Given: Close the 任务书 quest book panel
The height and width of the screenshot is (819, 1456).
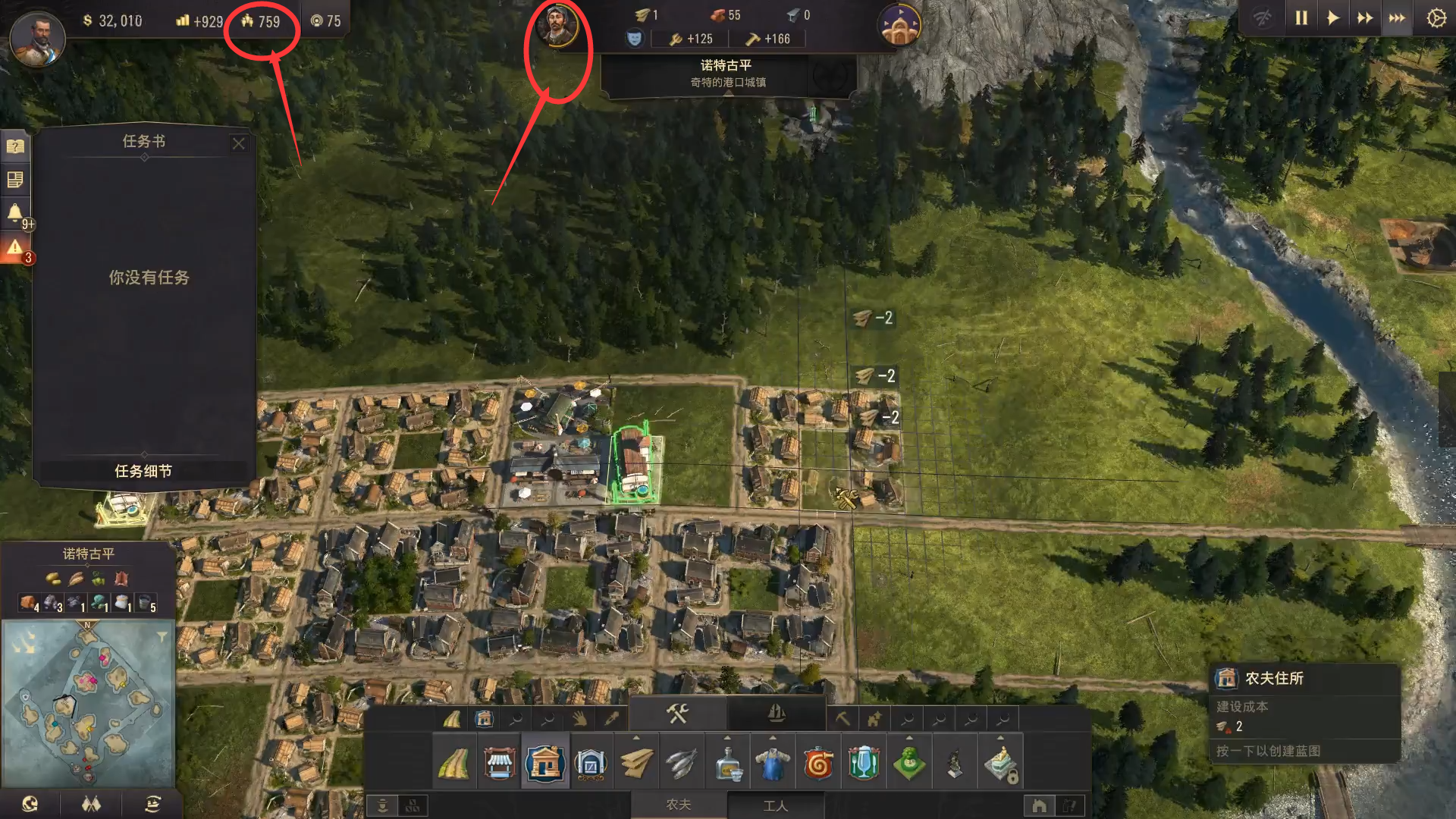Looking at the screenshot, I should pos(239,143).
